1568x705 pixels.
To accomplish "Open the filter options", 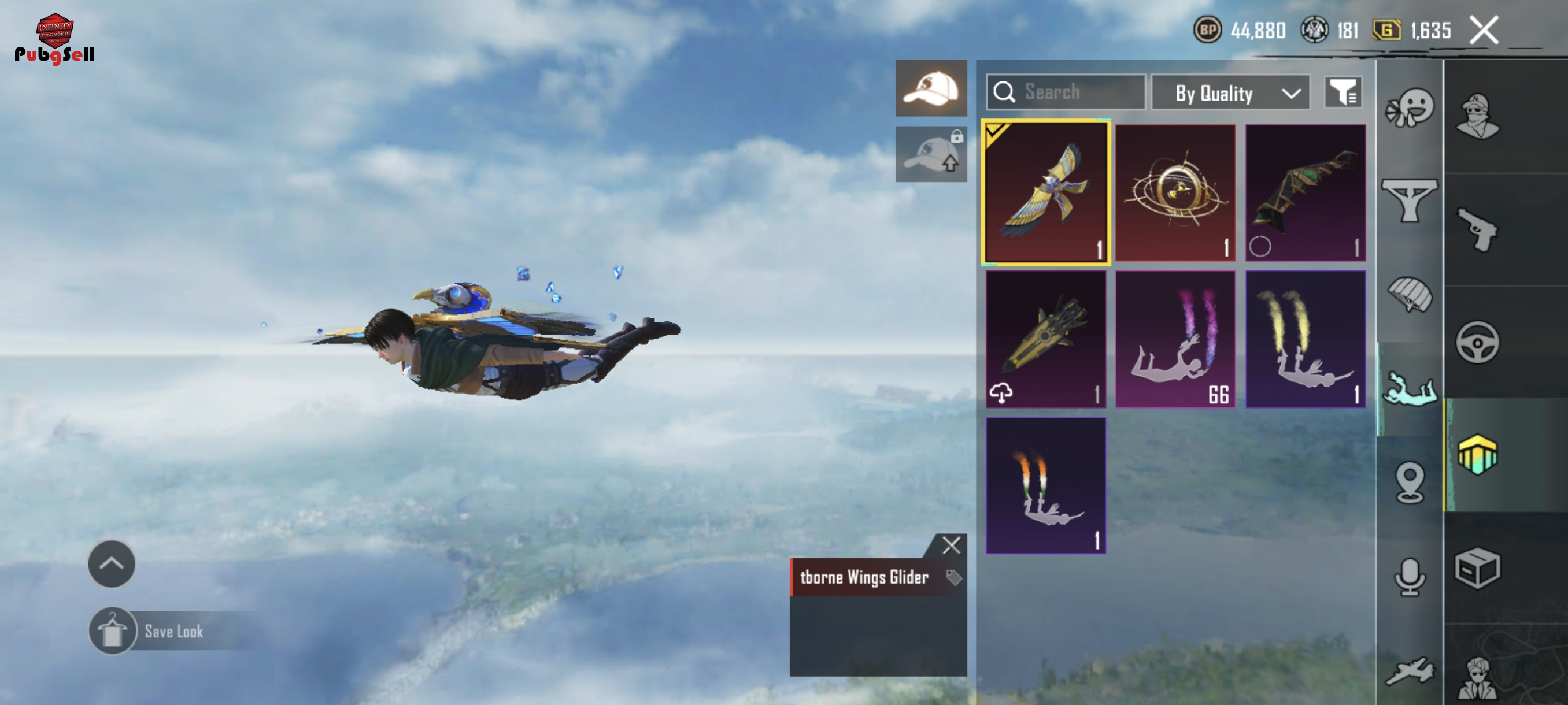I will pos(1342,92).
